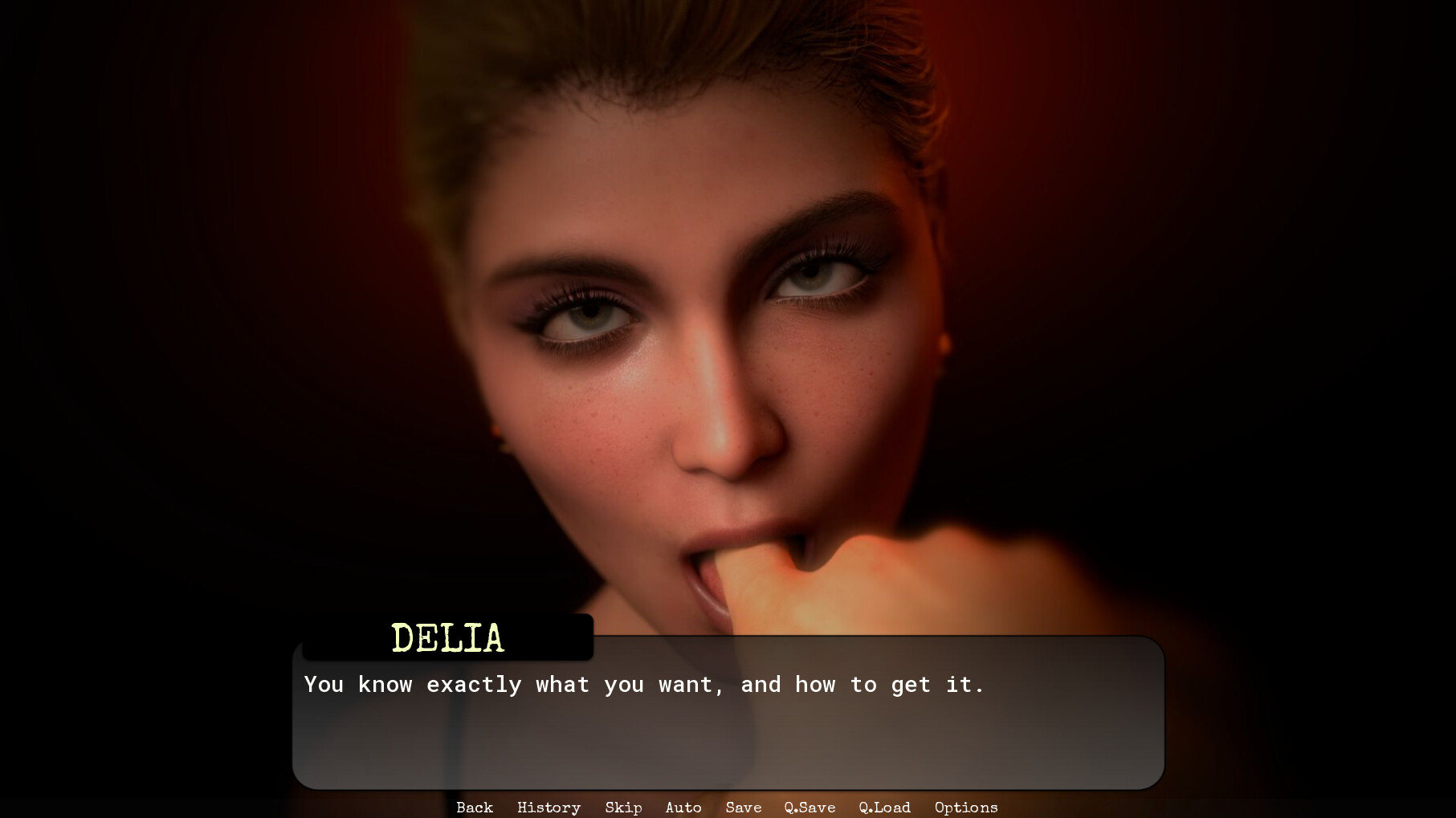Activate Auto mode to play hands-free
The height and width of the screenshot is (818, 1456).
click(683, 808)
